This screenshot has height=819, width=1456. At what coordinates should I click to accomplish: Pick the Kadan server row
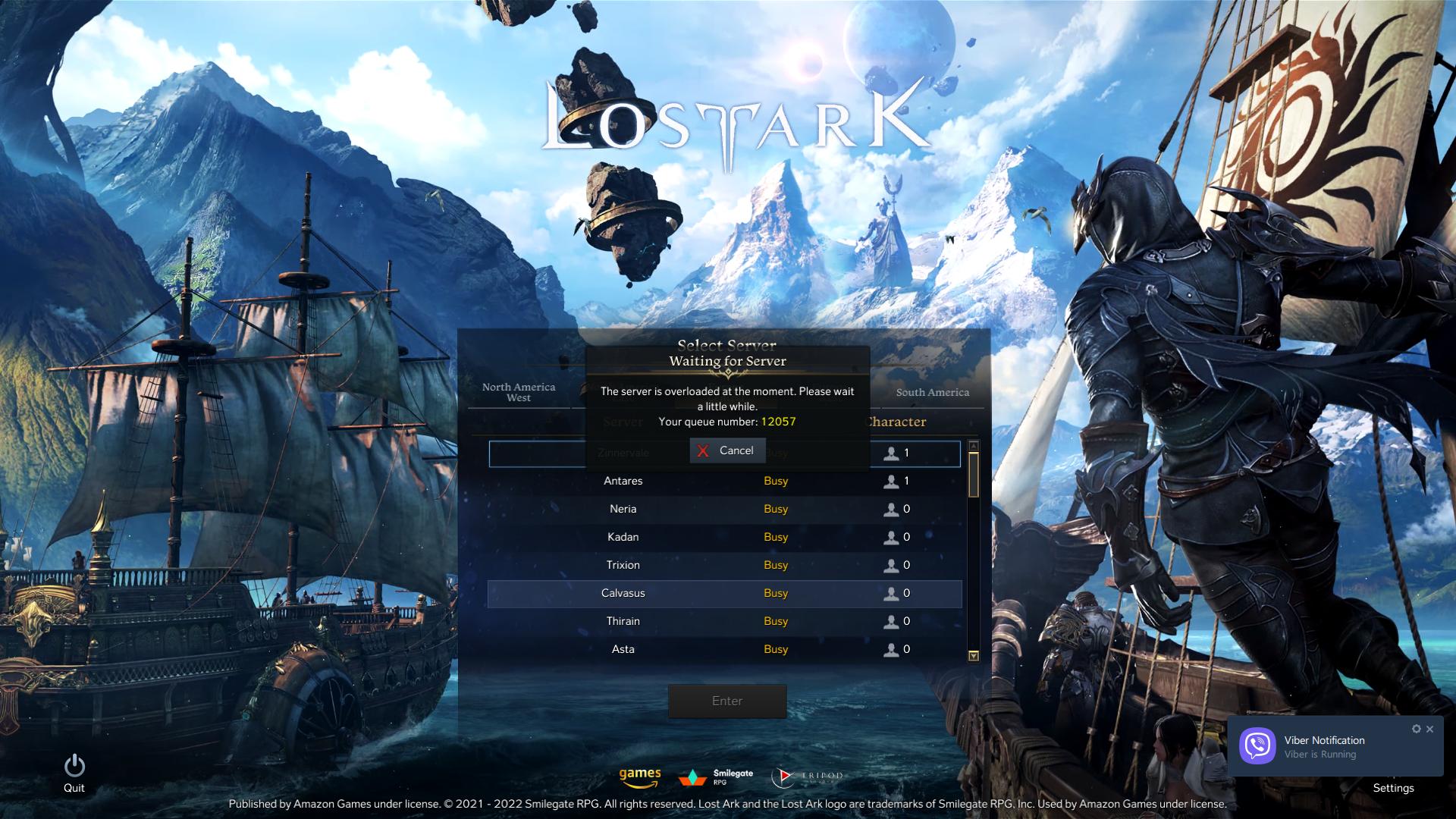coord(623,537)
